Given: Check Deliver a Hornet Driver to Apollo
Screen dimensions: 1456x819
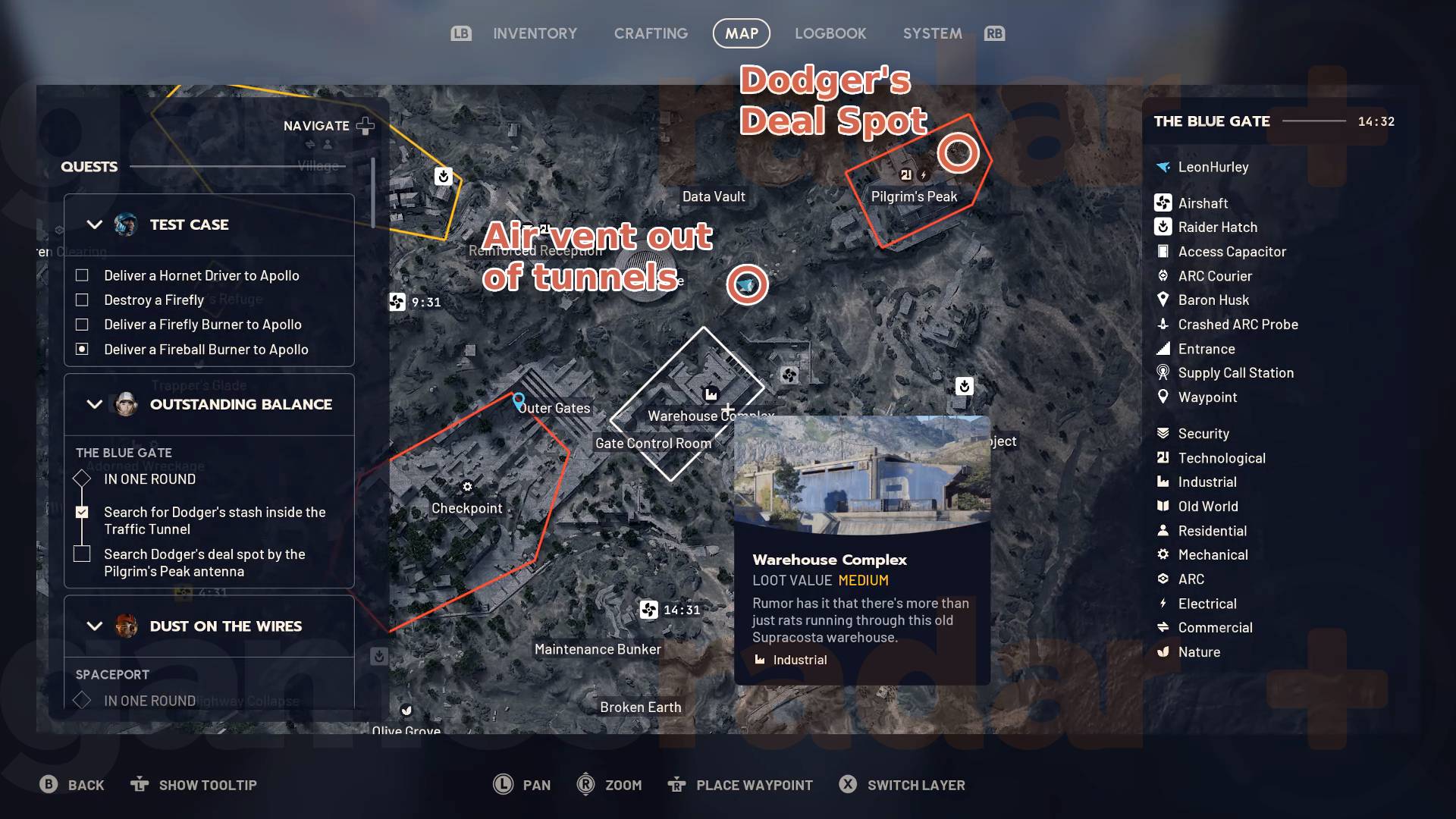Looking at the screenshot, I should click(x=81, y=275).
